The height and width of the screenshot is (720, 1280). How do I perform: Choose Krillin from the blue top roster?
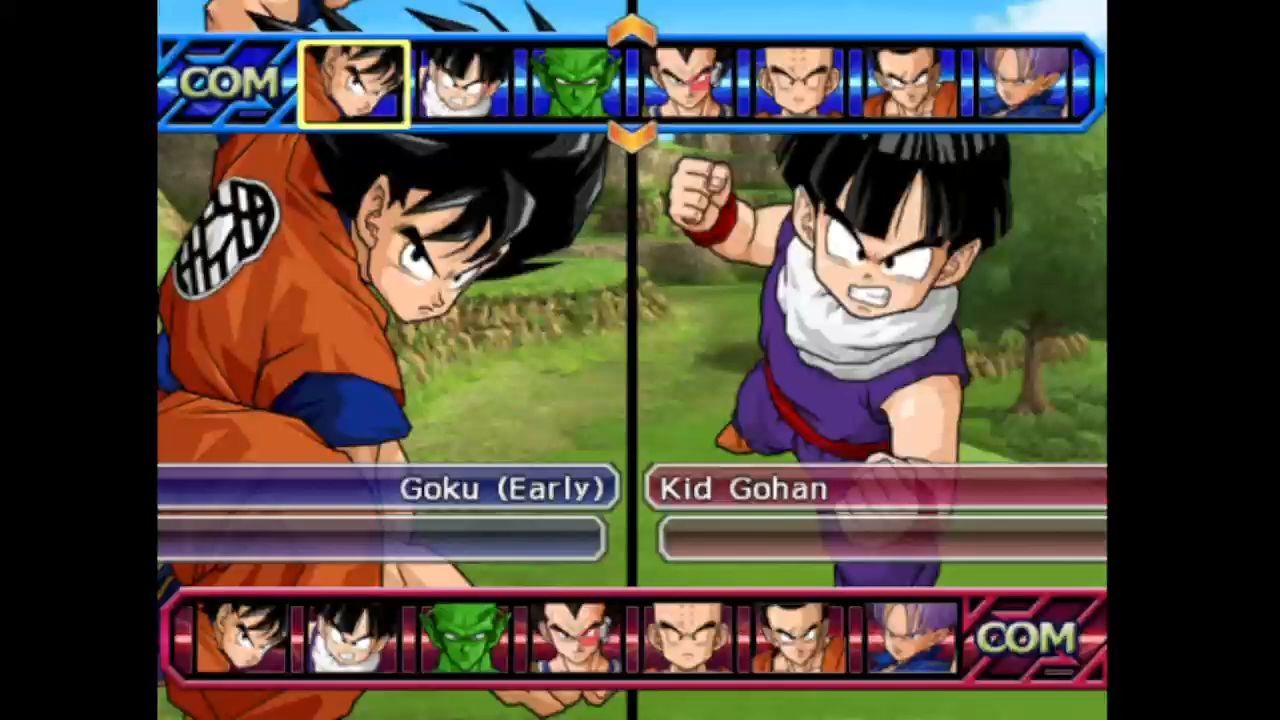[x=797, y=84]
